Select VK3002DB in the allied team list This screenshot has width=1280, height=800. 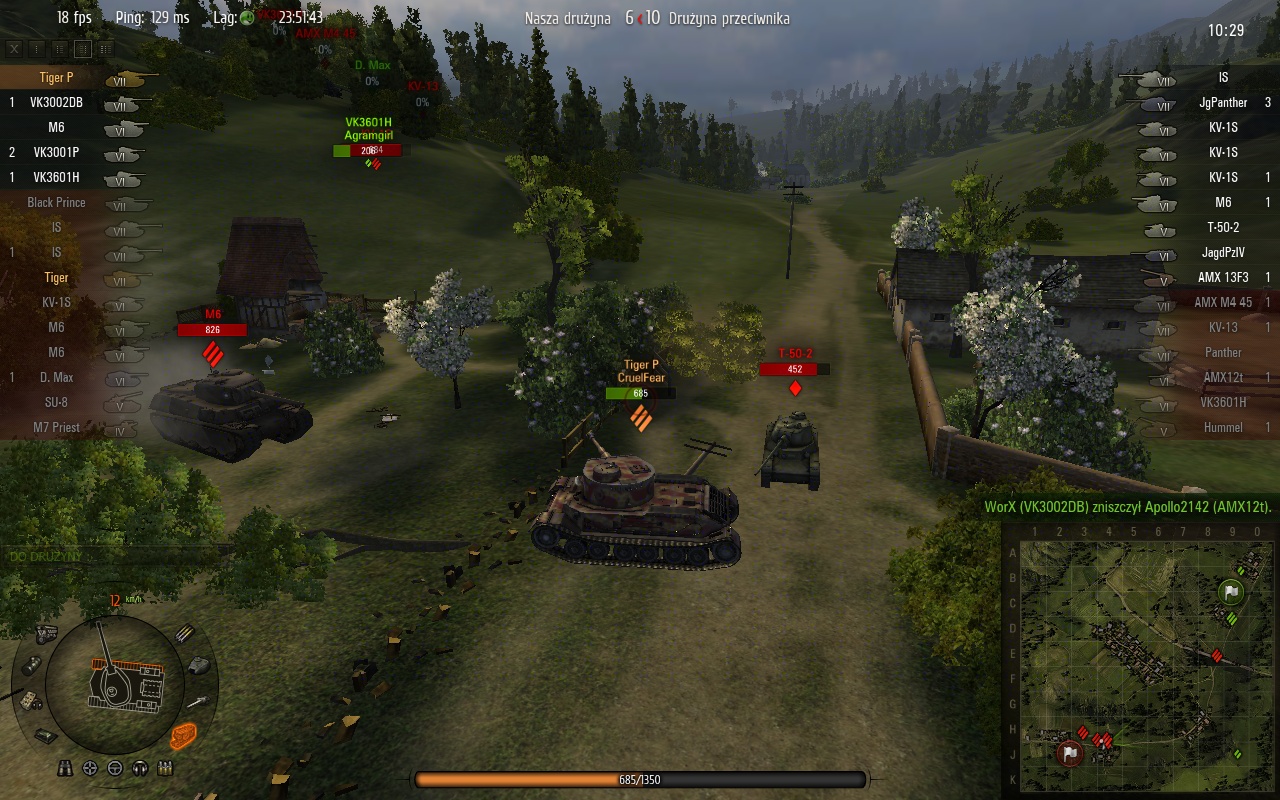point(56,102)
